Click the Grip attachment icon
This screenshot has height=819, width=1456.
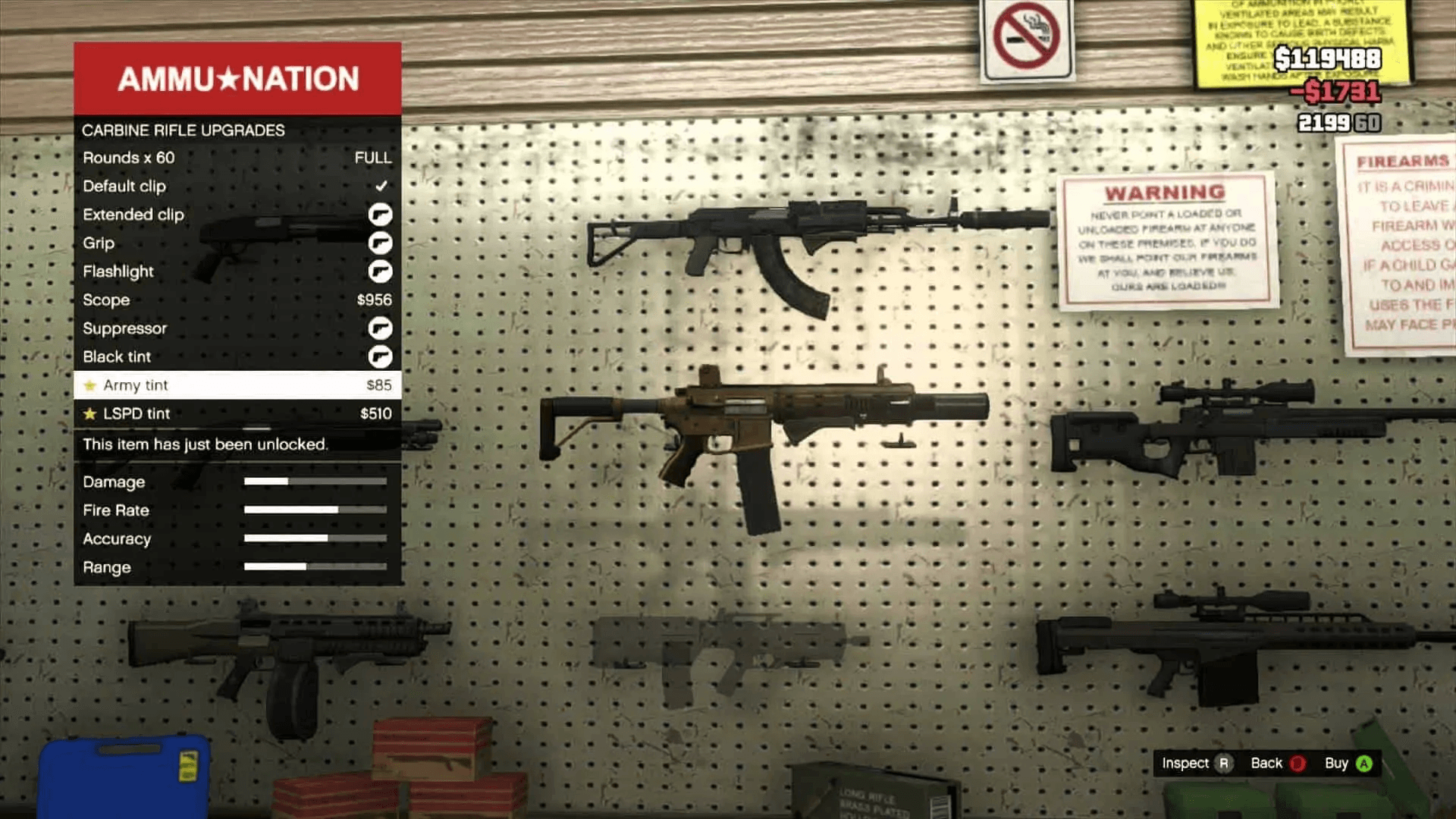click(381, 243)
